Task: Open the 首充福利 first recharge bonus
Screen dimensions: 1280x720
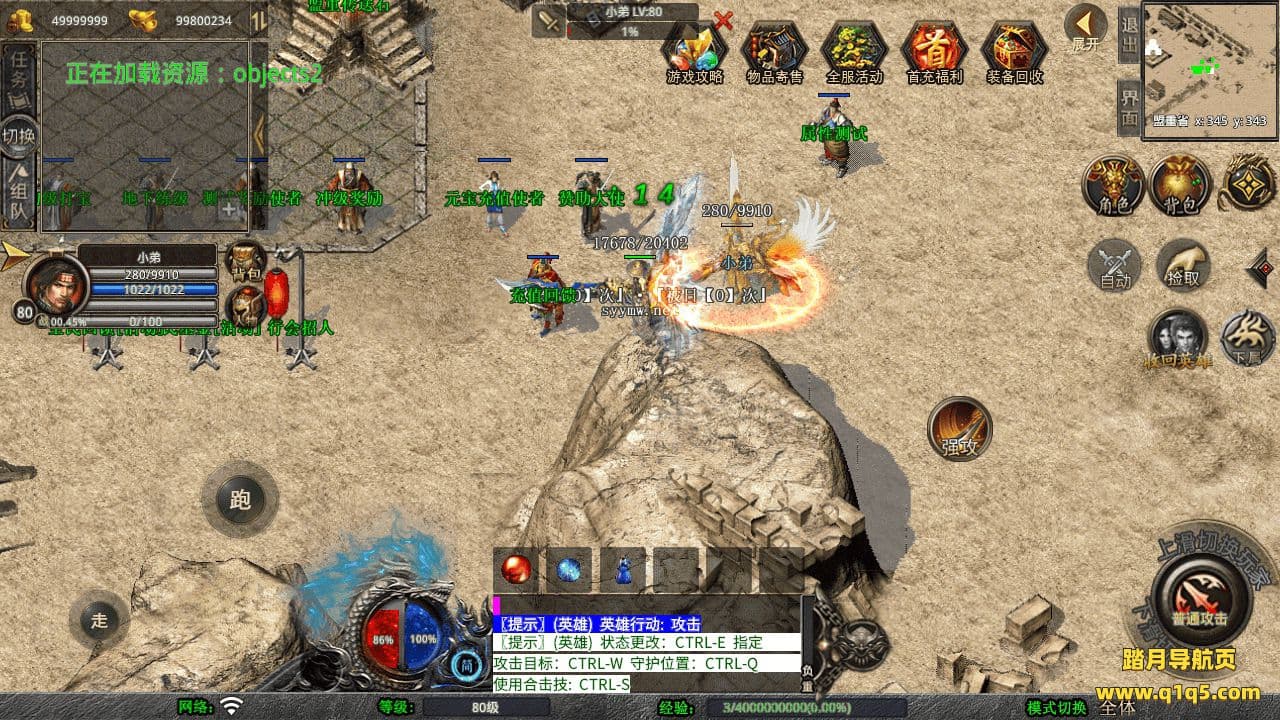Action: pyautogui.click(x=934, y=50)
